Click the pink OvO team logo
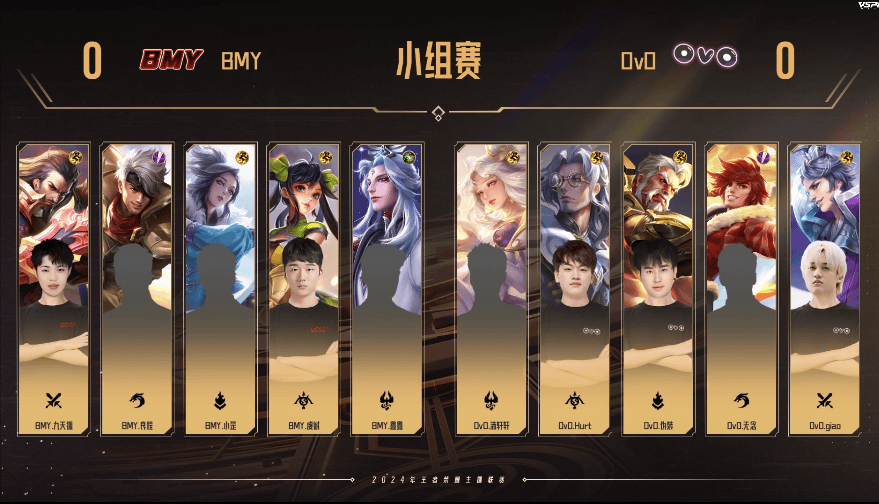This screenshot has height=504, width=879. point(705,56)
